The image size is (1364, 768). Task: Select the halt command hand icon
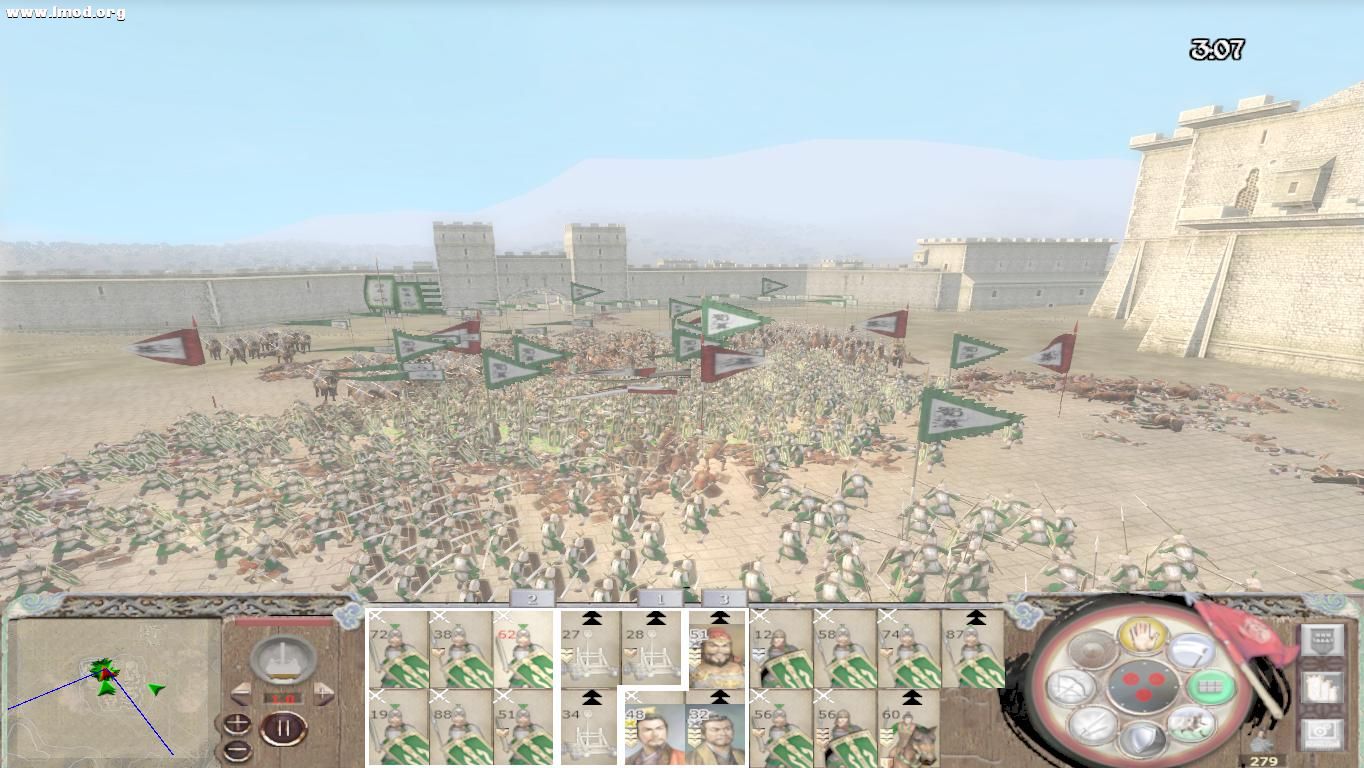pyautogui.click(x=1144, y=636)
